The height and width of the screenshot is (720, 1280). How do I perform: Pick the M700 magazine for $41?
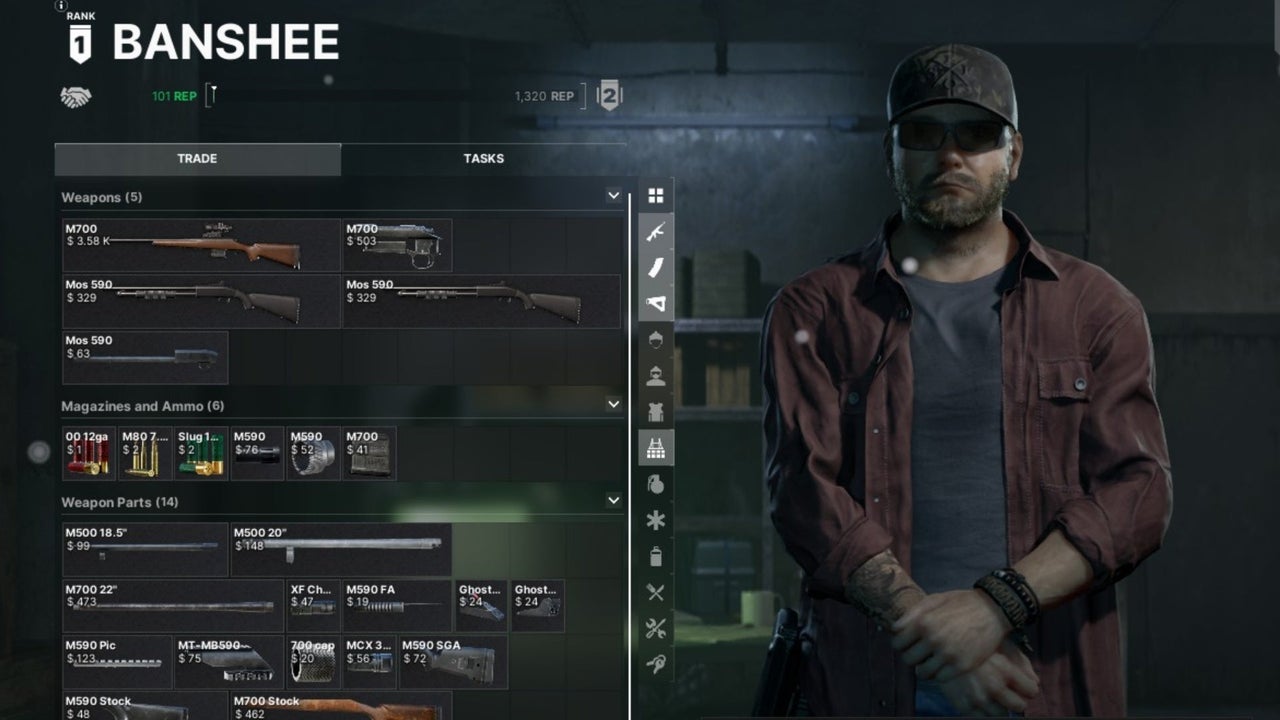pos(369,454)
